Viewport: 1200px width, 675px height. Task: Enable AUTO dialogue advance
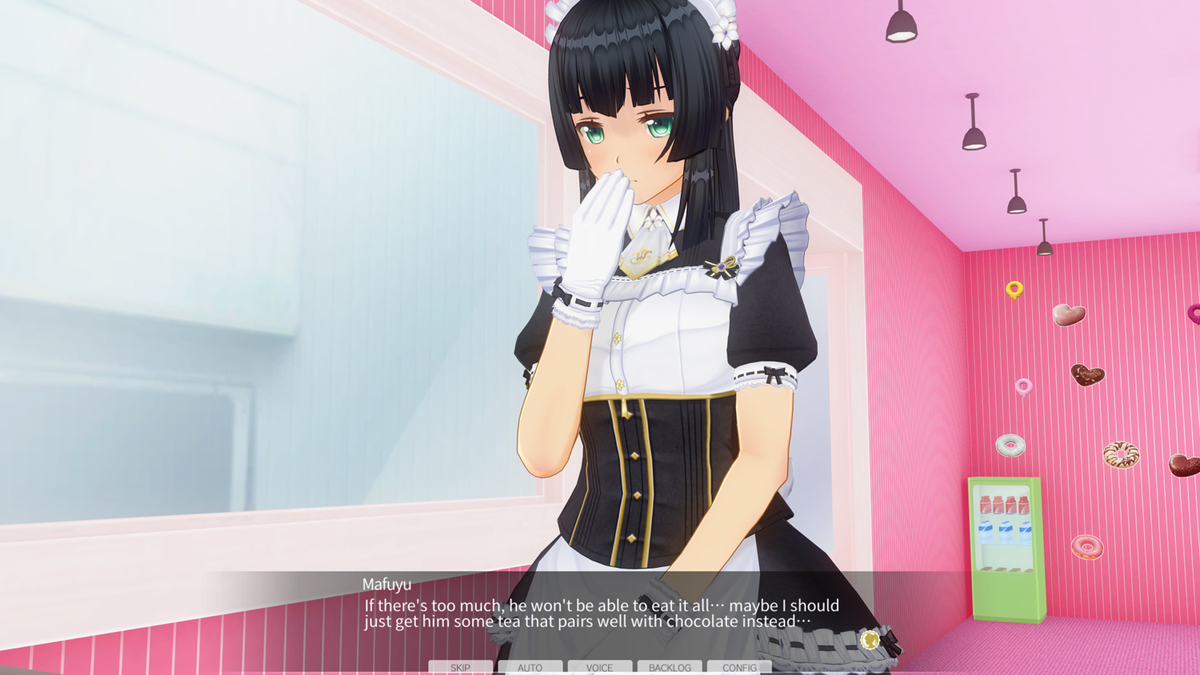coord(530,667)
